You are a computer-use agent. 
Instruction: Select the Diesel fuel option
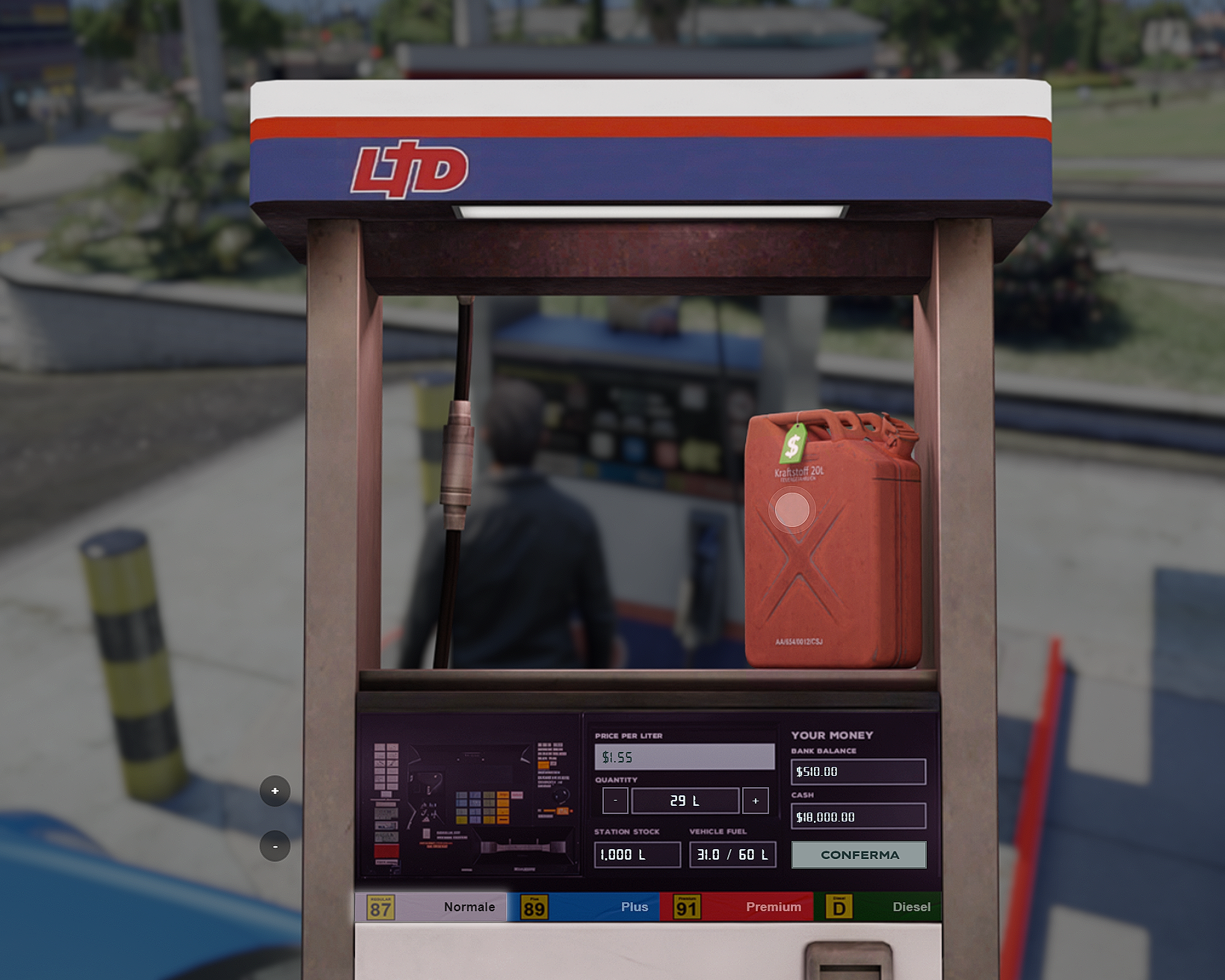[910, 907]
